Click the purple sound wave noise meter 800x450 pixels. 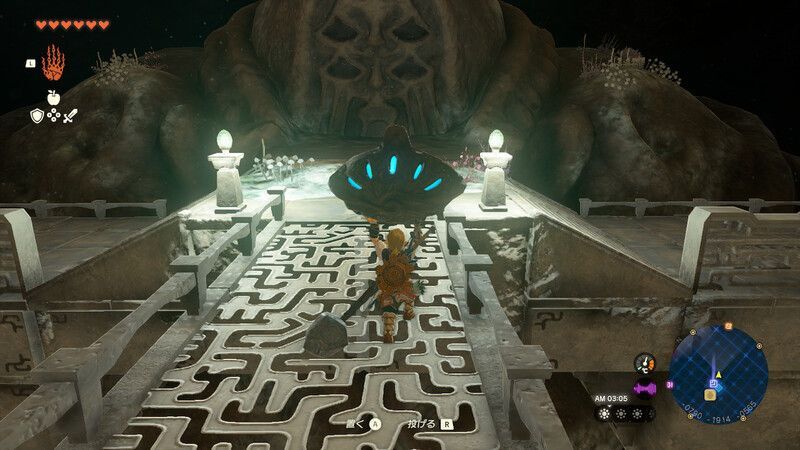pos(644,388)
